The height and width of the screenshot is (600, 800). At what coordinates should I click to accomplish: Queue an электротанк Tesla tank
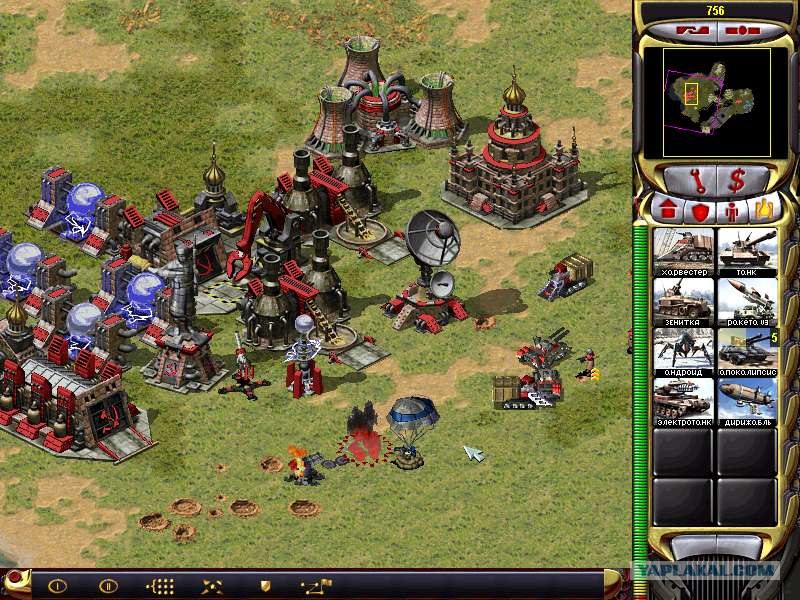(x=683, y=400)
